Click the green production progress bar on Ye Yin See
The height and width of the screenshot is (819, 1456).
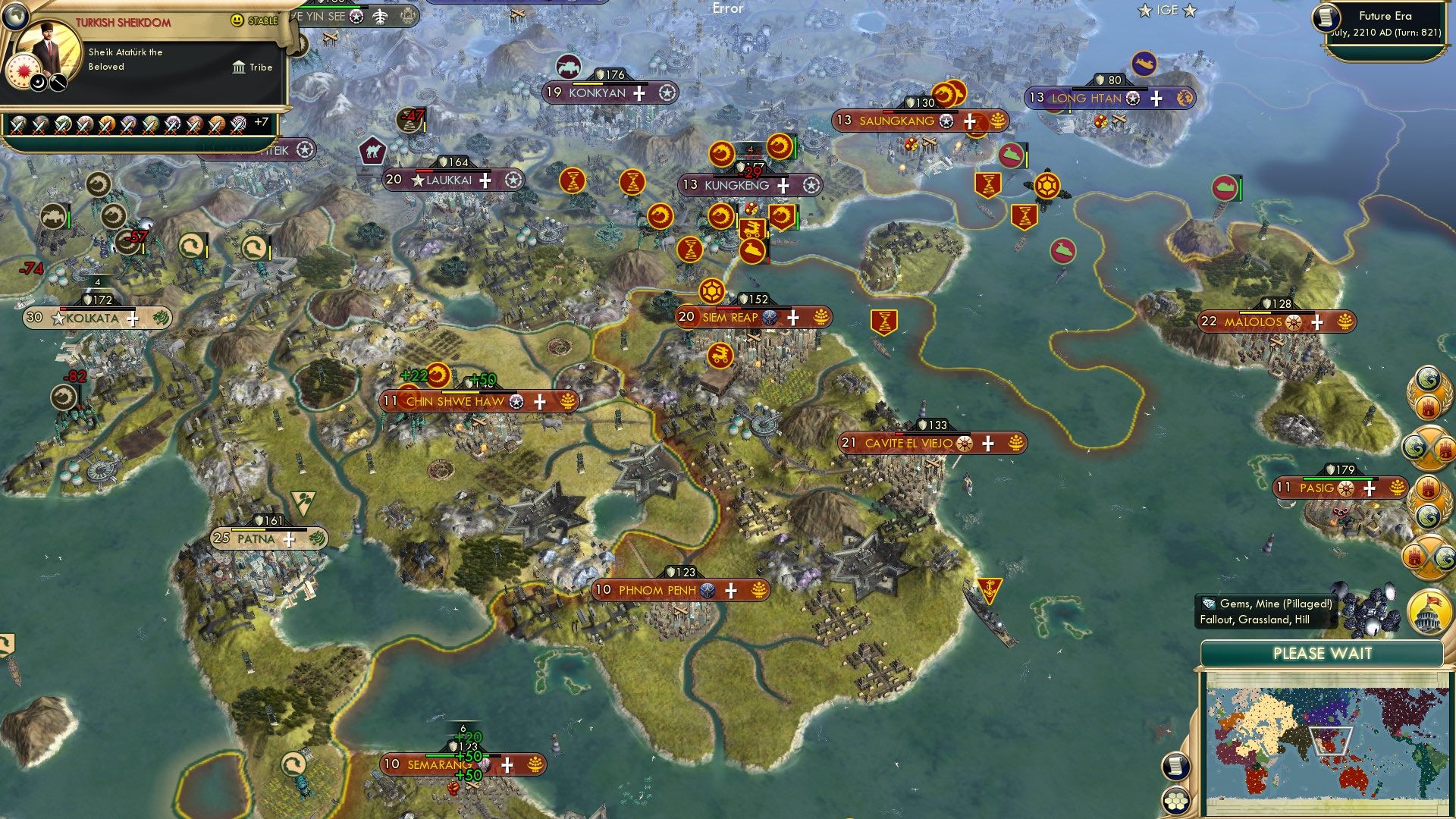tap(330, 7)
